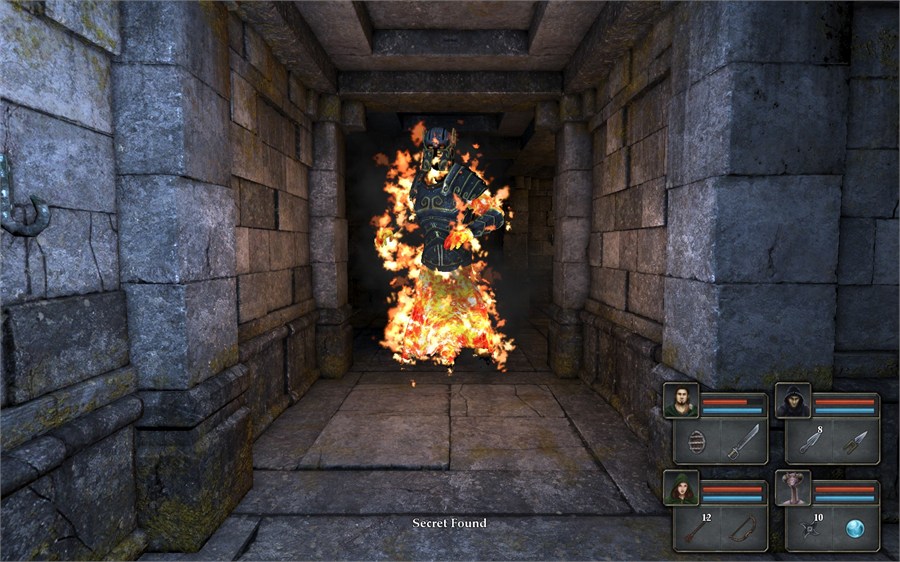The image size is (900, 562).
Task: Open the insectoid champion's portrait
Action: [793, 488]
